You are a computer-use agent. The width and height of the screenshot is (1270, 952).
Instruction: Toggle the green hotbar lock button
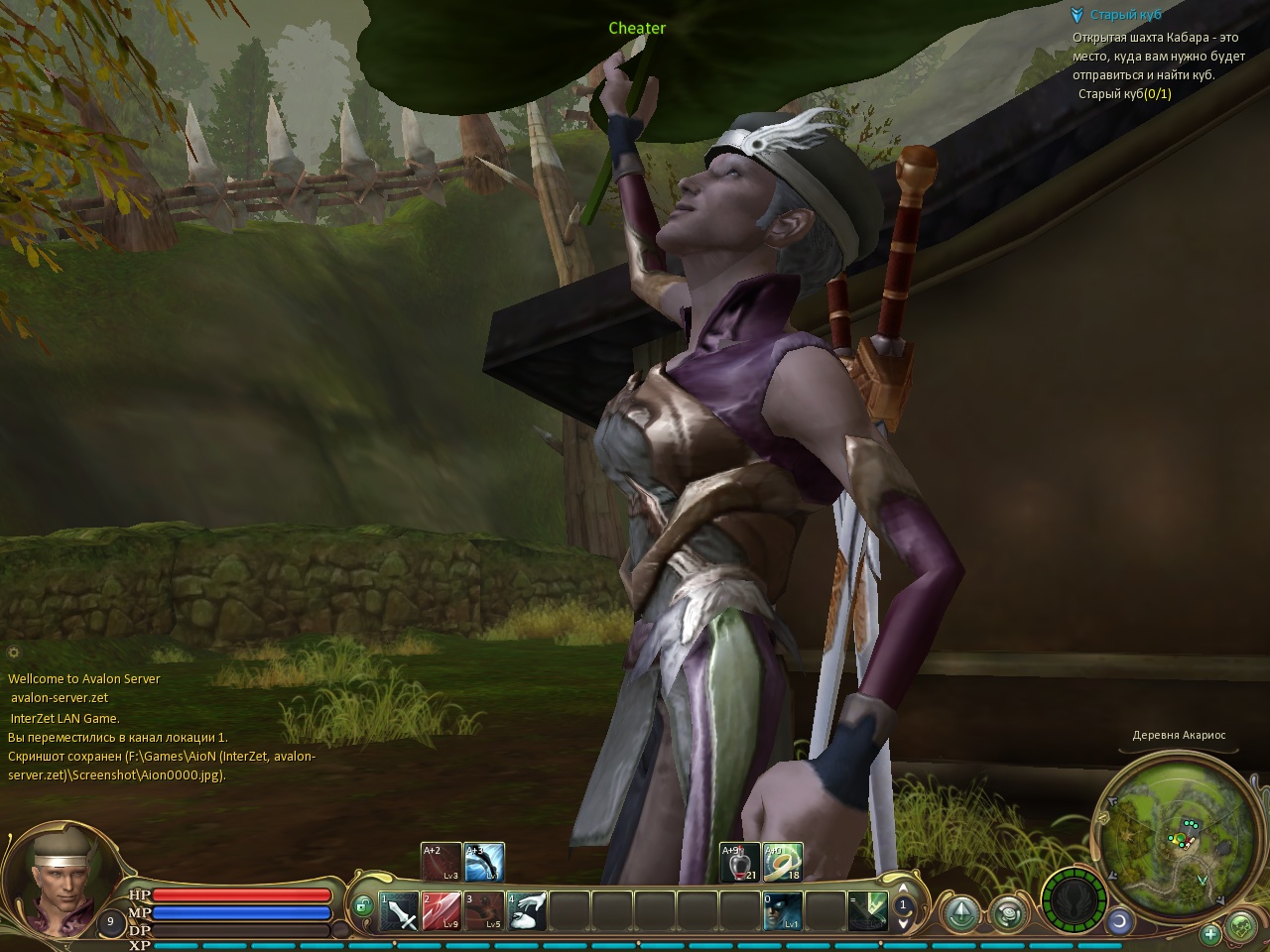[363, 904]
